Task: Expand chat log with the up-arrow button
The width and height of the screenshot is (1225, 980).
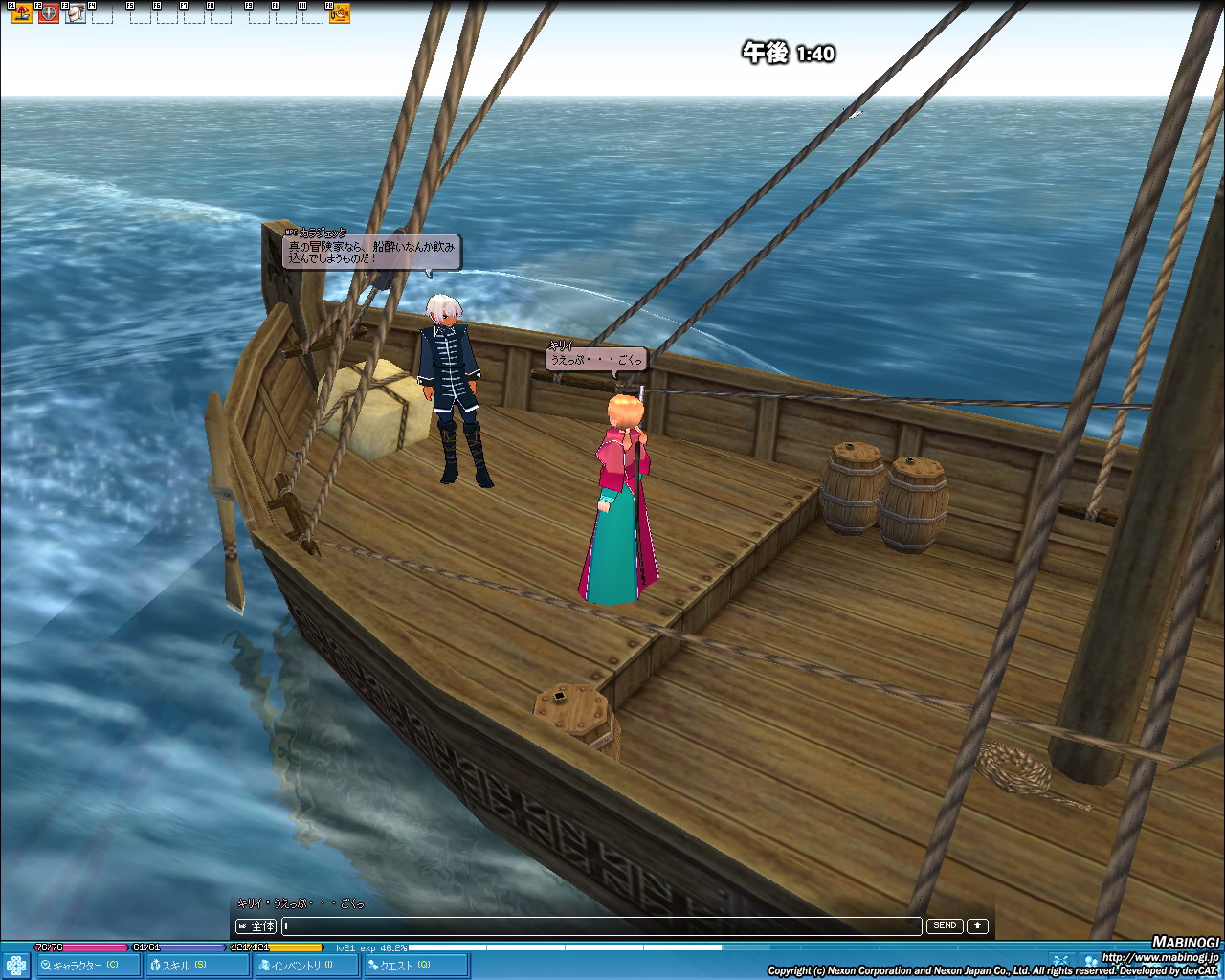Action: [x=977, y=925]
